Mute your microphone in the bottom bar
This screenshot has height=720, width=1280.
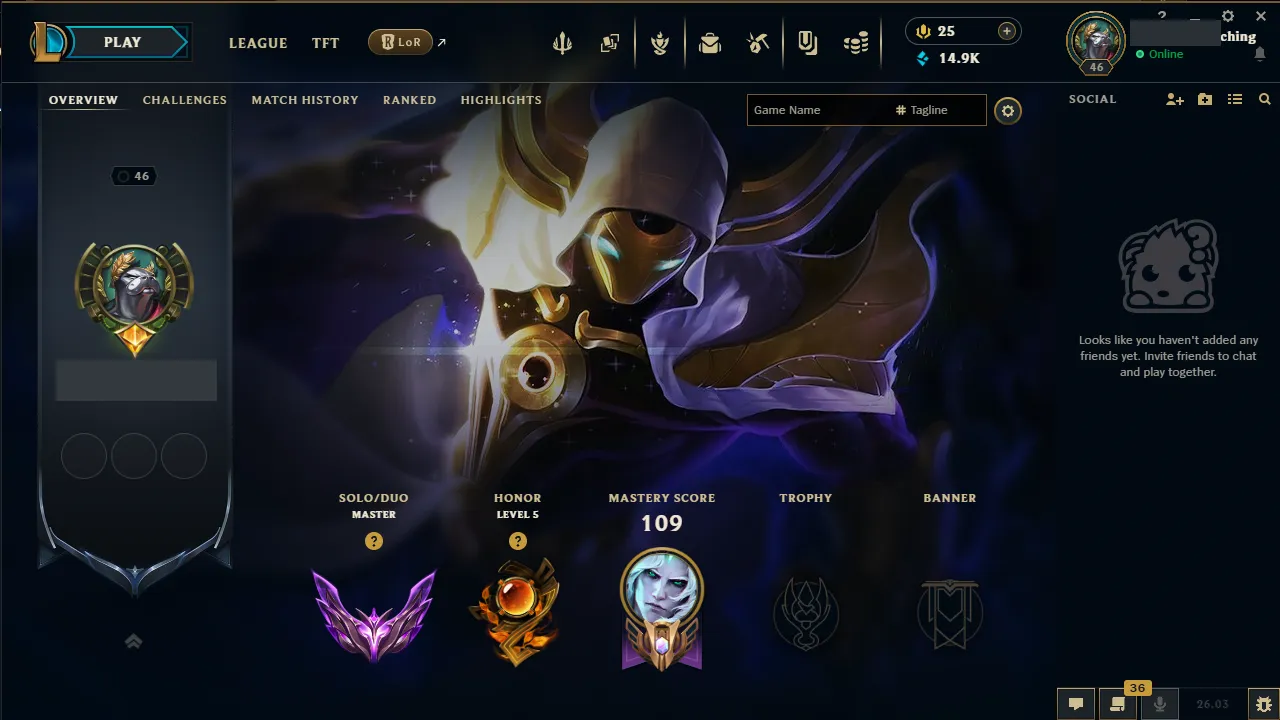pos(1160,705)
